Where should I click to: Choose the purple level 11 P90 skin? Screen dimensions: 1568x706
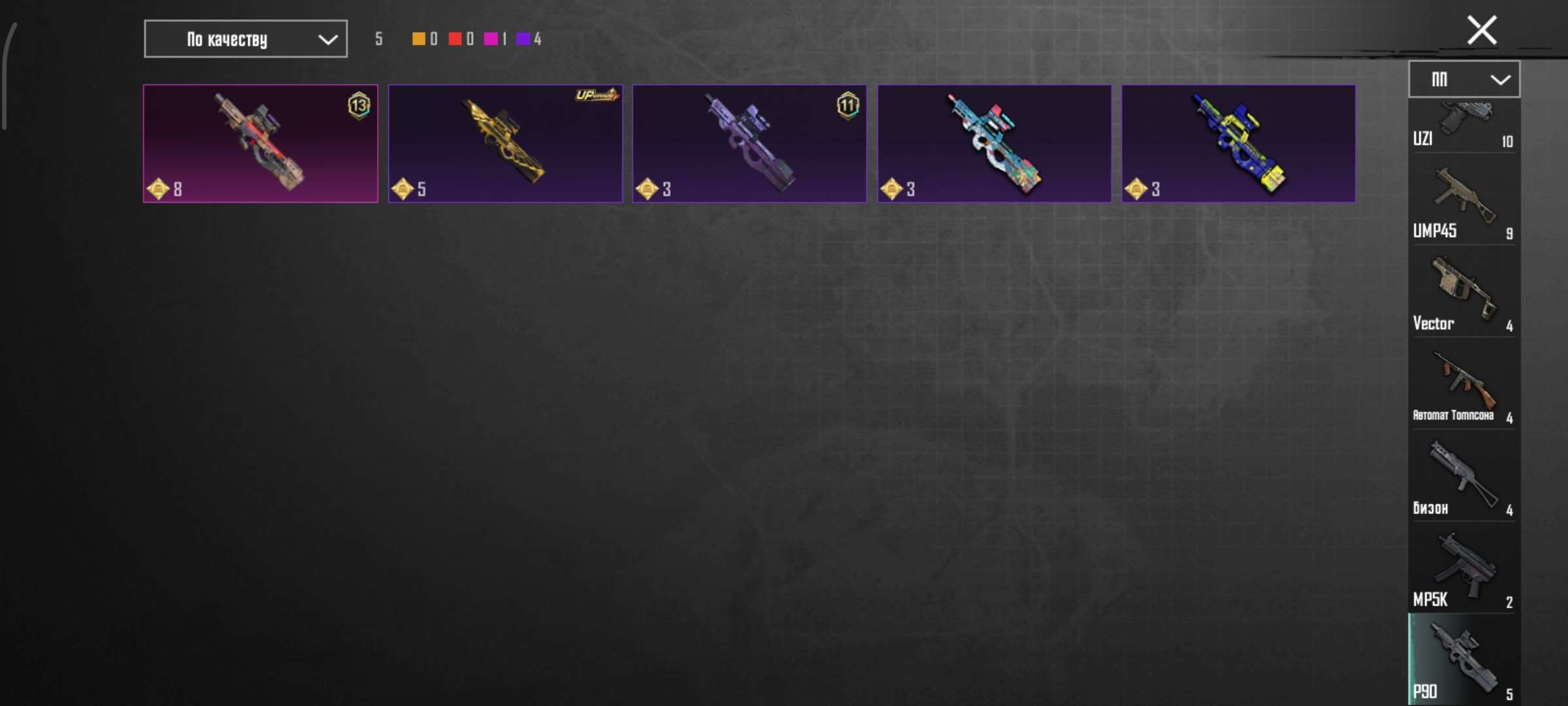749,144
